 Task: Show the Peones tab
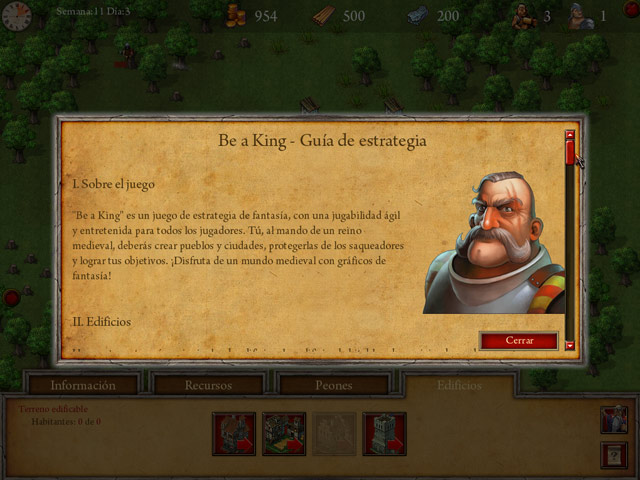pyautogui.click(x=333, y=385)
